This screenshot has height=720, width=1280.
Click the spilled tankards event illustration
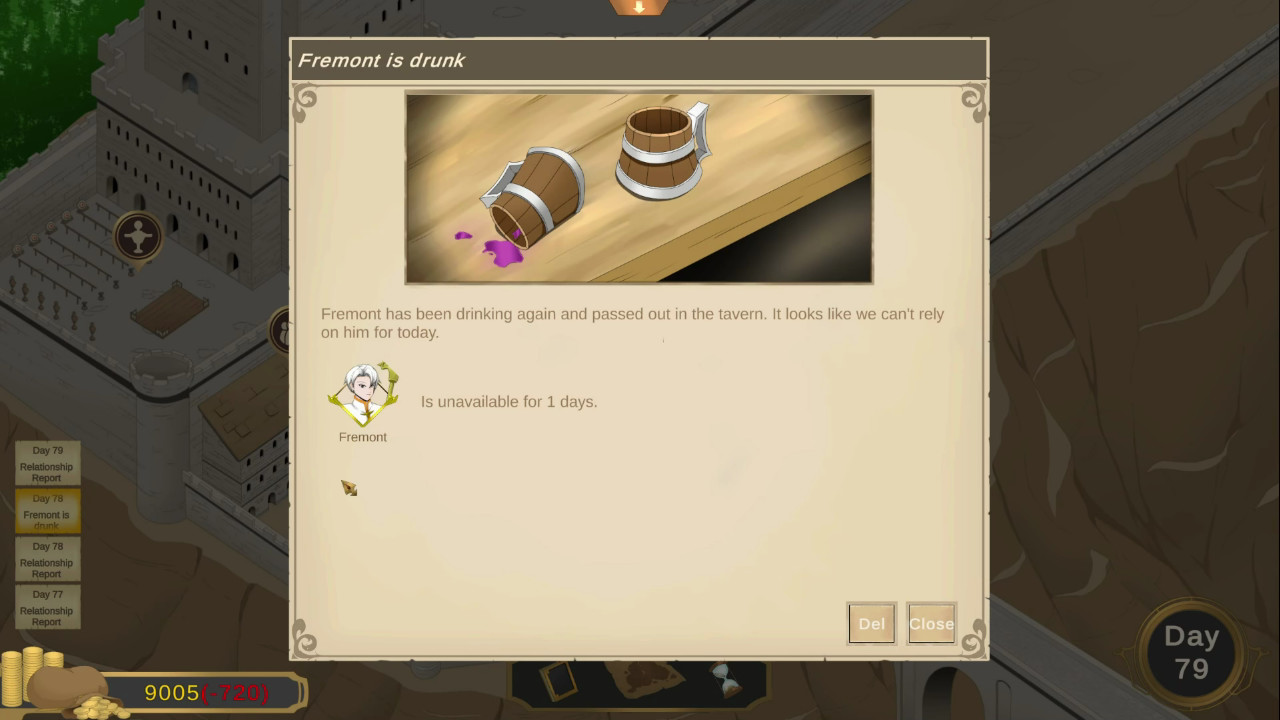[x=638, y=187]
